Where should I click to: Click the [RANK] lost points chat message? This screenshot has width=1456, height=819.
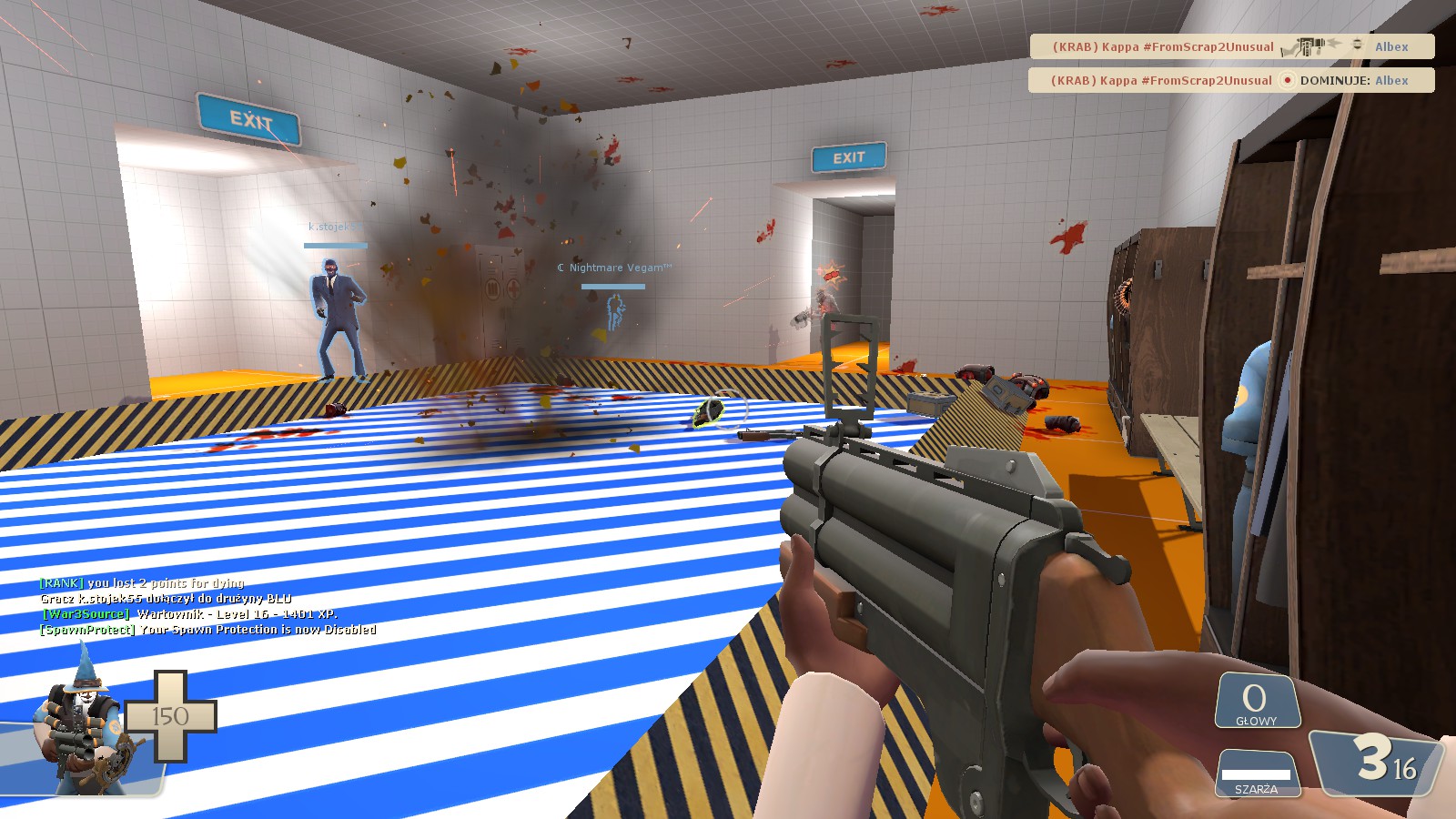click(x=142, y=583)
